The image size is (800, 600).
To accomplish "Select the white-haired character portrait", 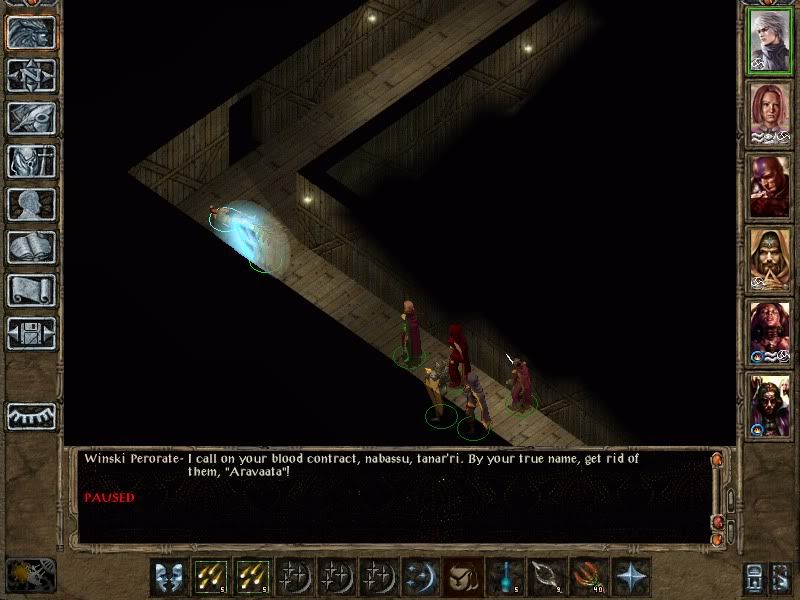I will click(x=769, y=40).
